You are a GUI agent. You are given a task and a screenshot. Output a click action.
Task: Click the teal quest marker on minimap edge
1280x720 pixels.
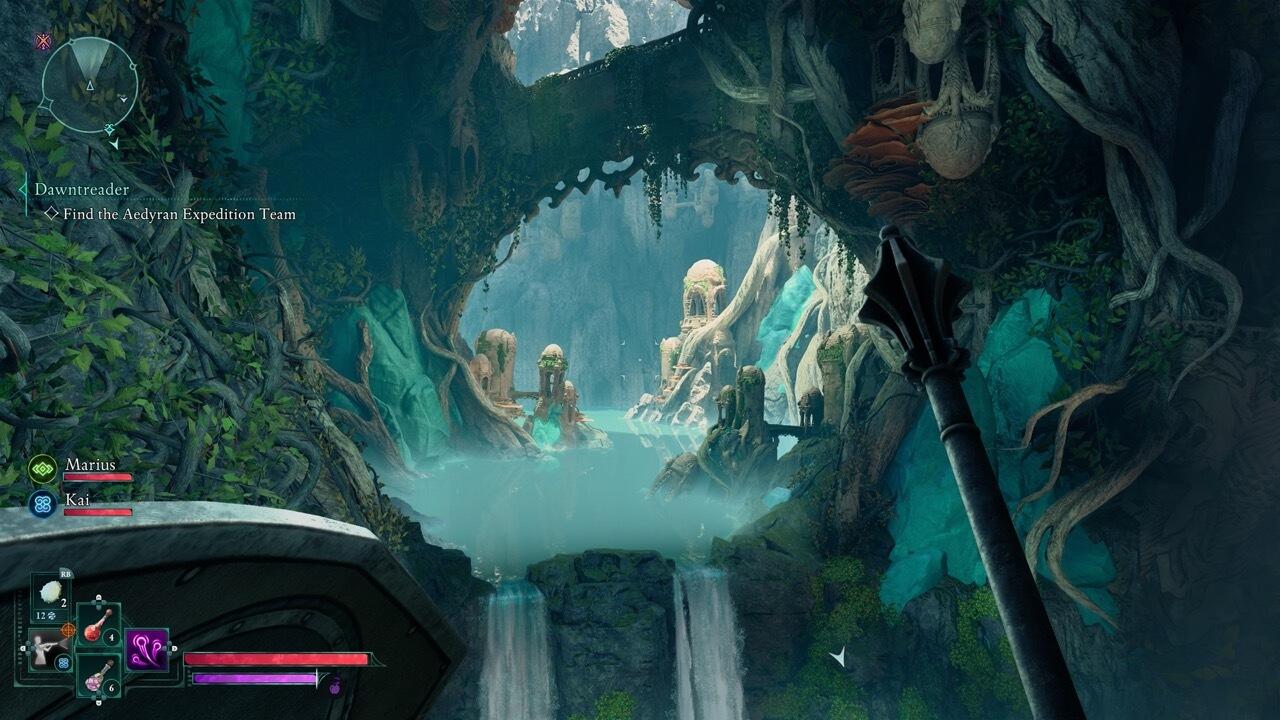coord(110,129)
